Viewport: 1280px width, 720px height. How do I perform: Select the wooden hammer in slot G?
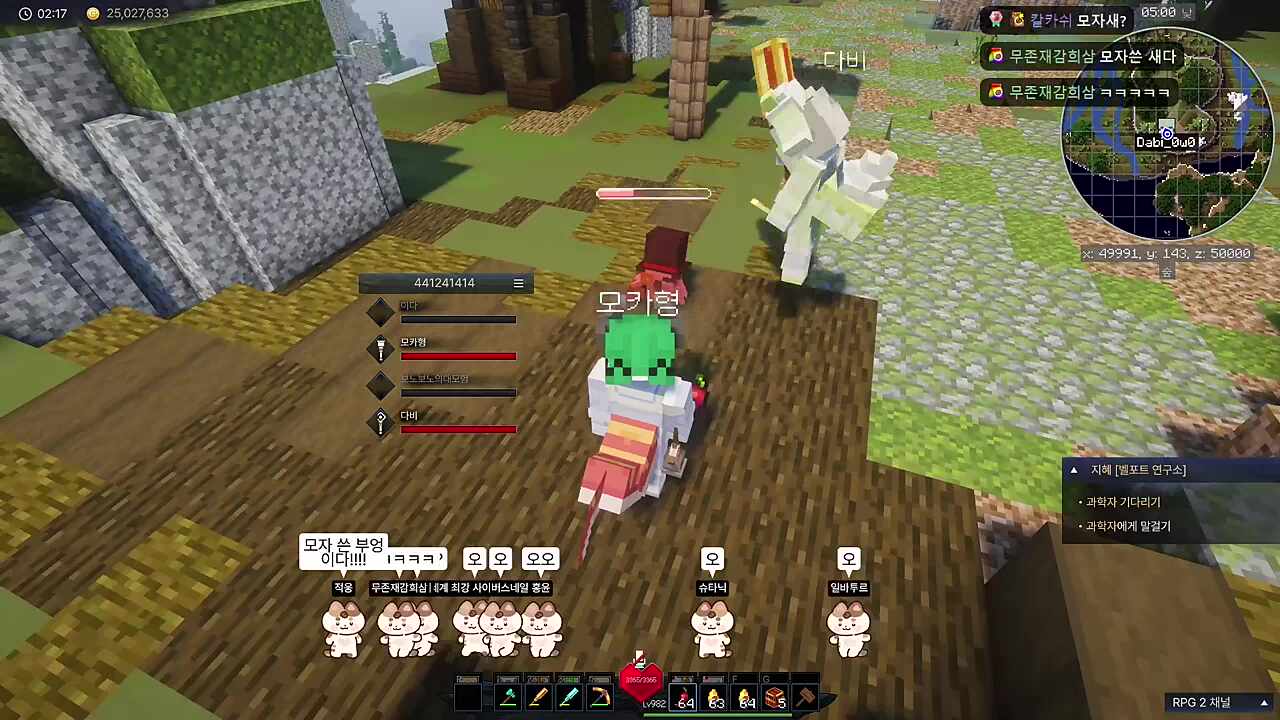(x=806, y=695)
